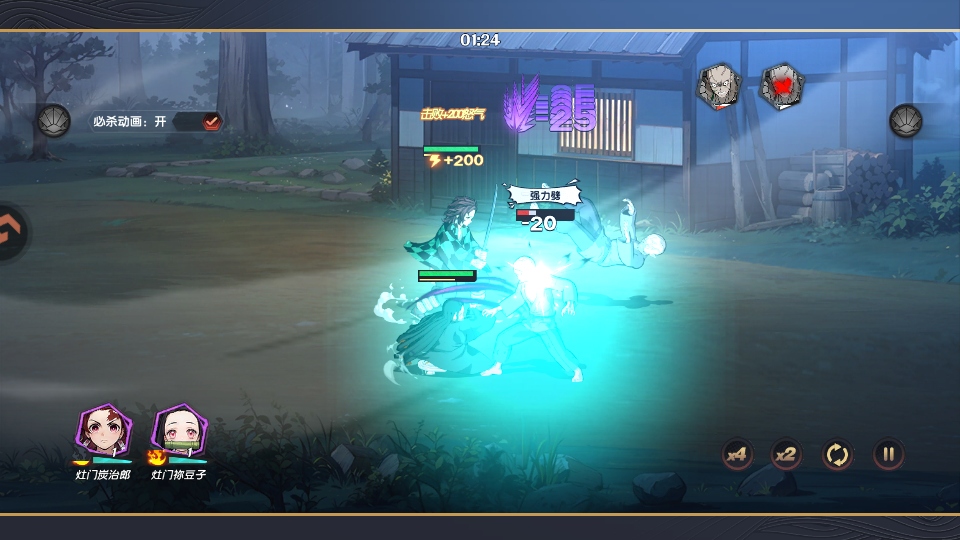
Task: Click the left shell emblem button
Action: 54,121
